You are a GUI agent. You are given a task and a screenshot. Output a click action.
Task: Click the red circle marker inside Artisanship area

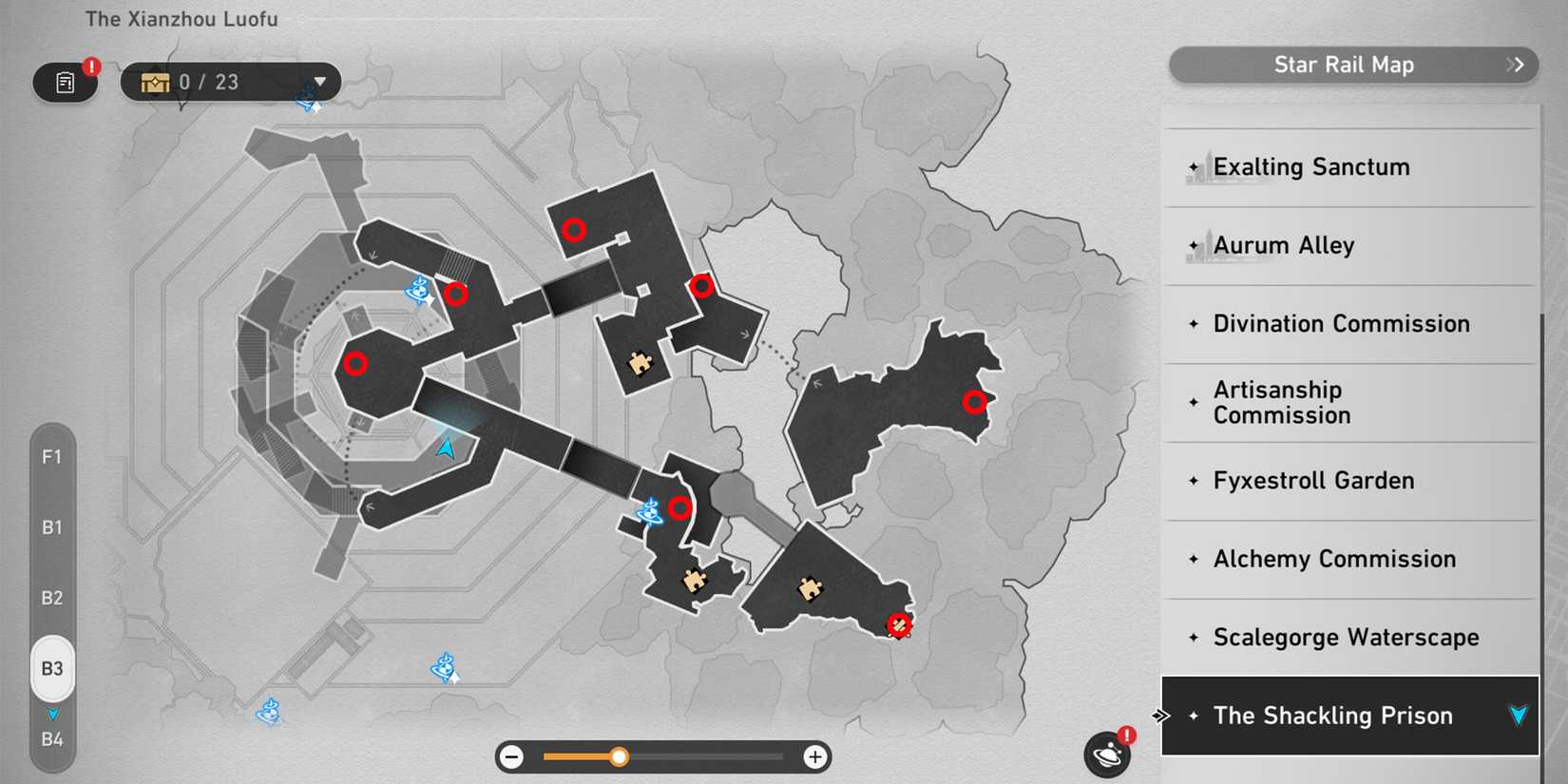[975, 402]
